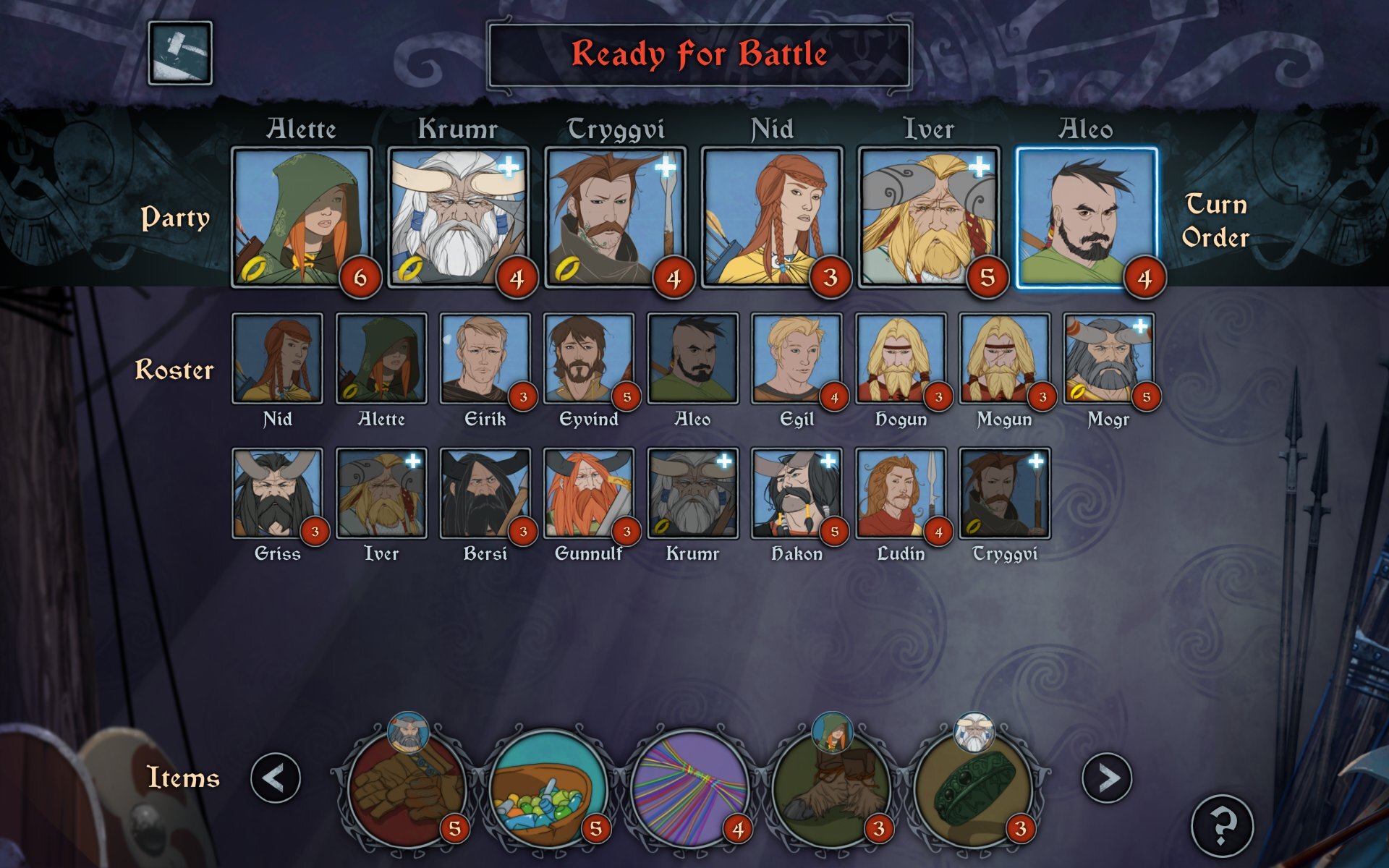The height and width of the screenshot is (868, 1389).
Task: Click the Ready for Battle banner
Action: [698, 53]
